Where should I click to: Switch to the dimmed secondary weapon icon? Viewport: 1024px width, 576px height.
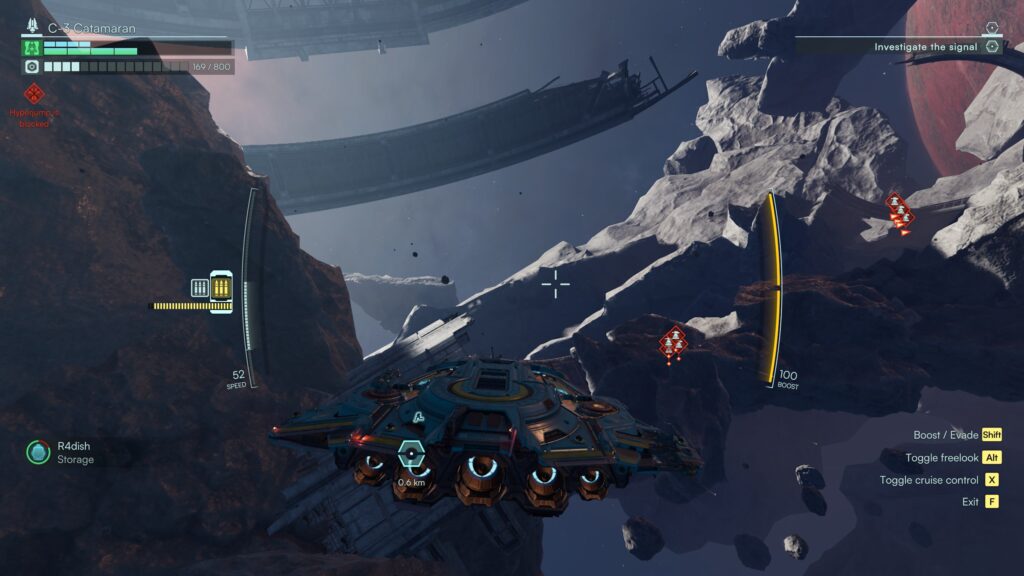pyautogui.click(x=199, y=288)
